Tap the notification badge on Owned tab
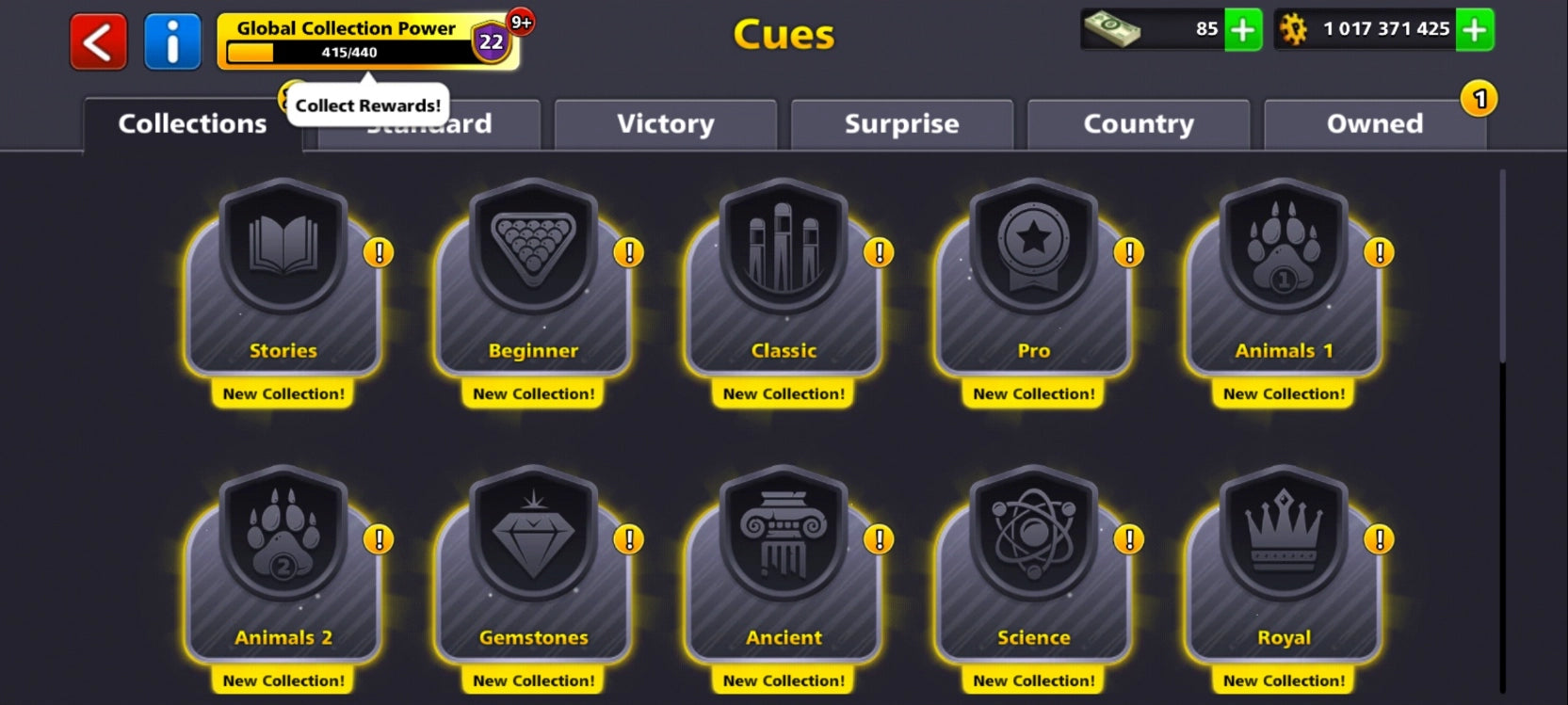 1478,96
